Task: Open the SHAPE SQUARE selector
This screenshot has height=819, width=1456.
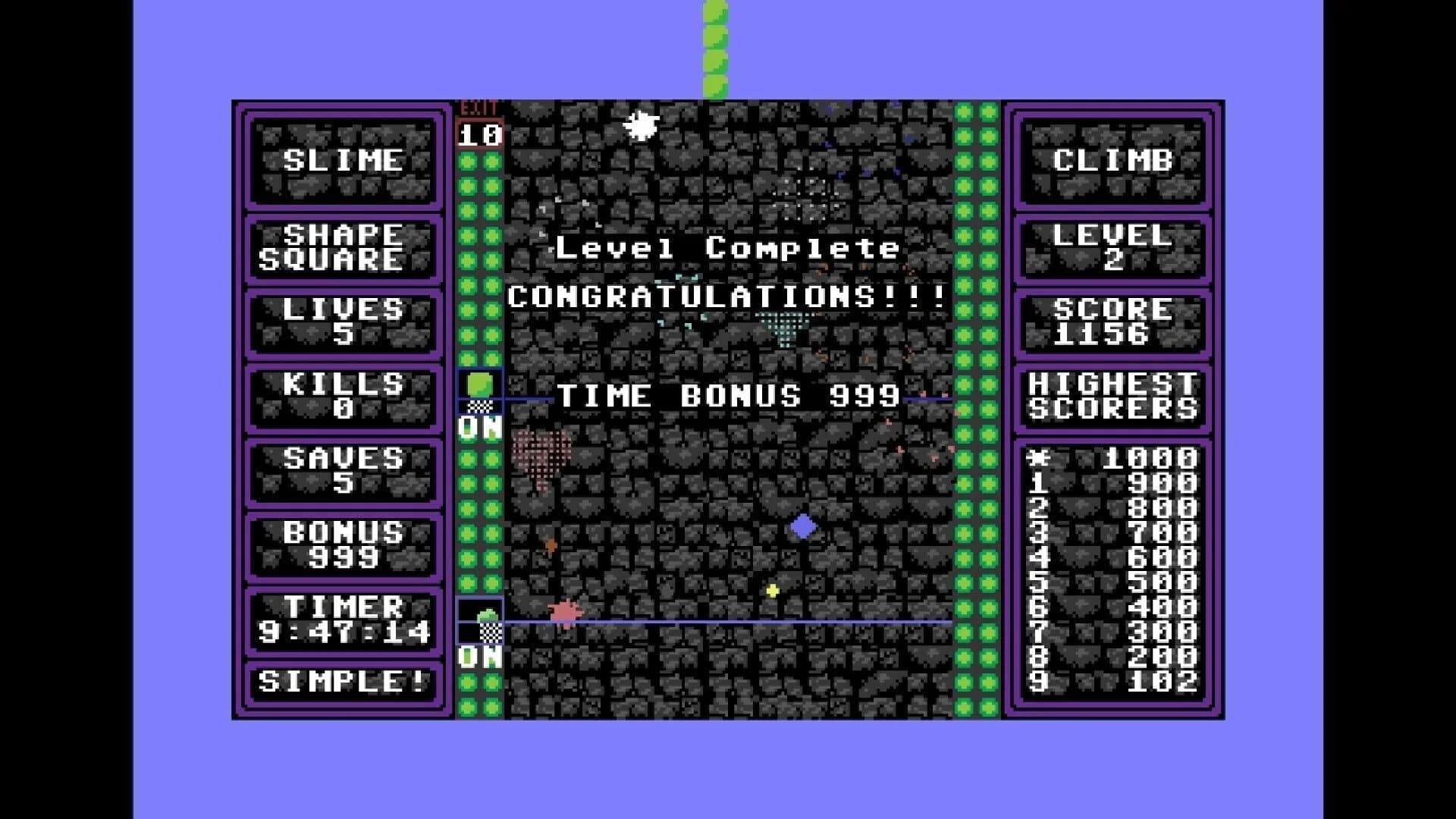Action: click(x=342, y=248)
